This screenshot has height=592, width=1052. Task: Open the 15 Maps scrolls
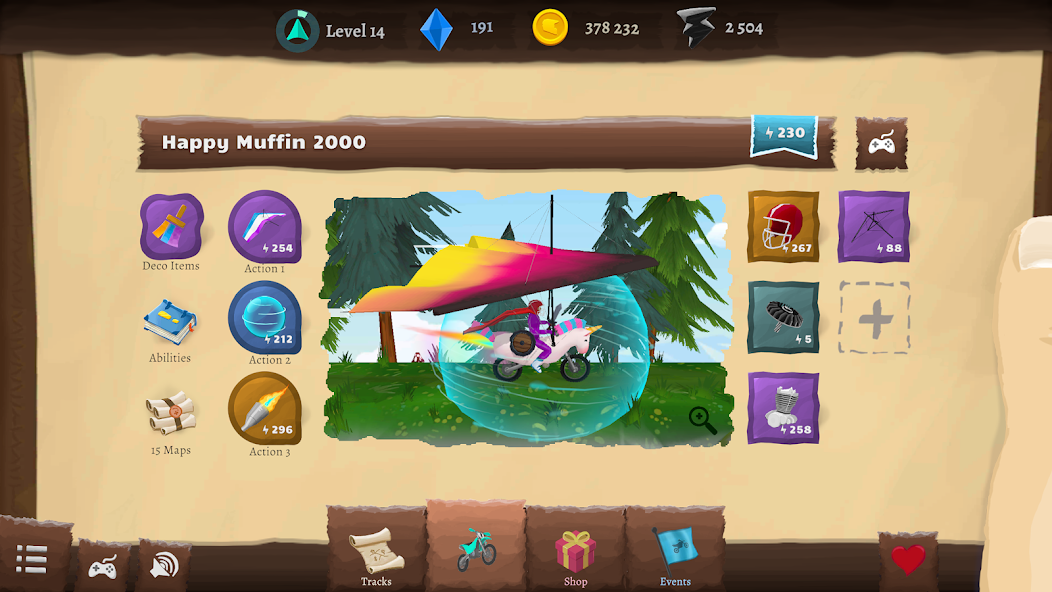[170, 414]
